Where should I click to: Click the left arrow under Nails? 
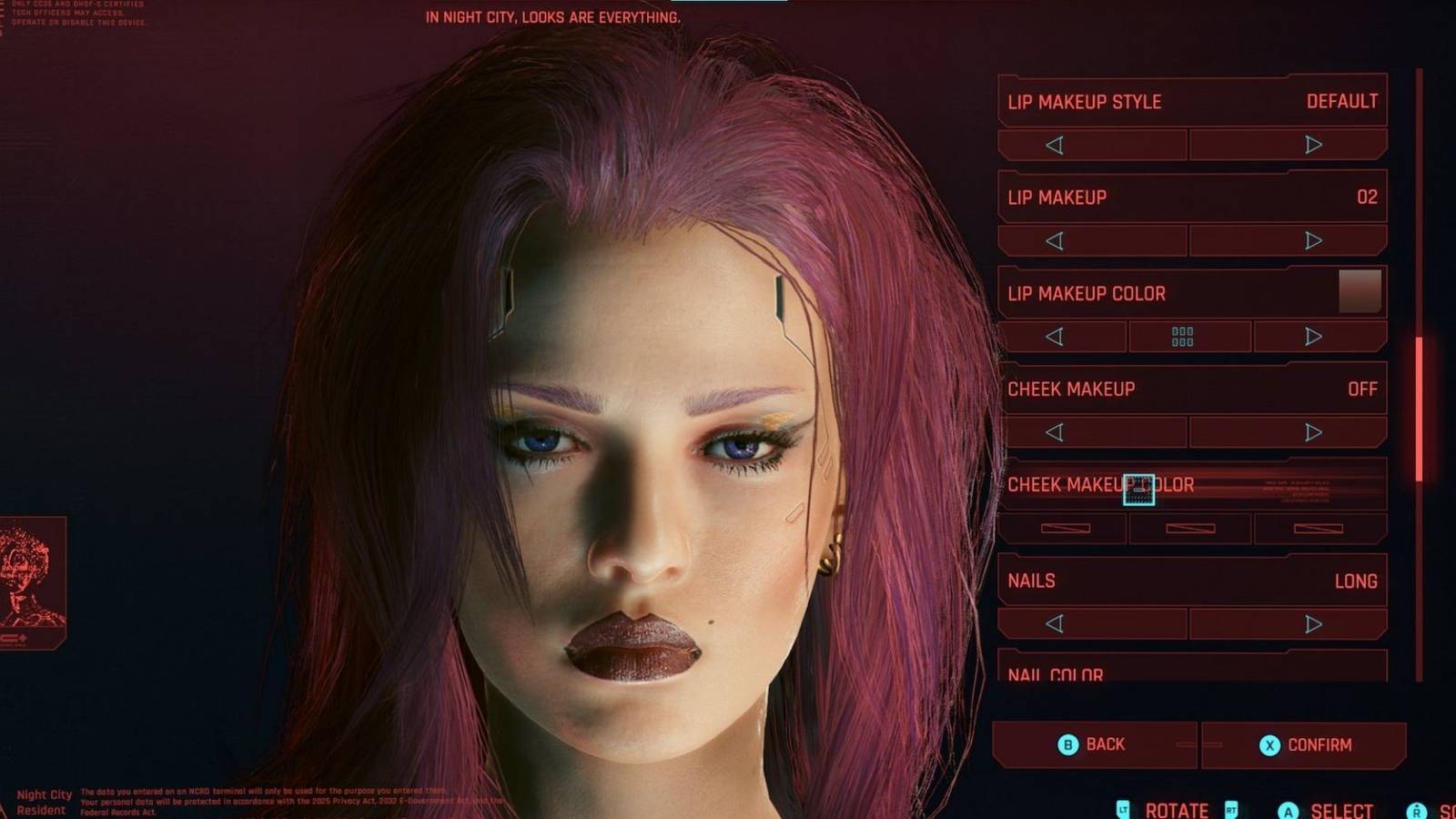coord(1056,624)
